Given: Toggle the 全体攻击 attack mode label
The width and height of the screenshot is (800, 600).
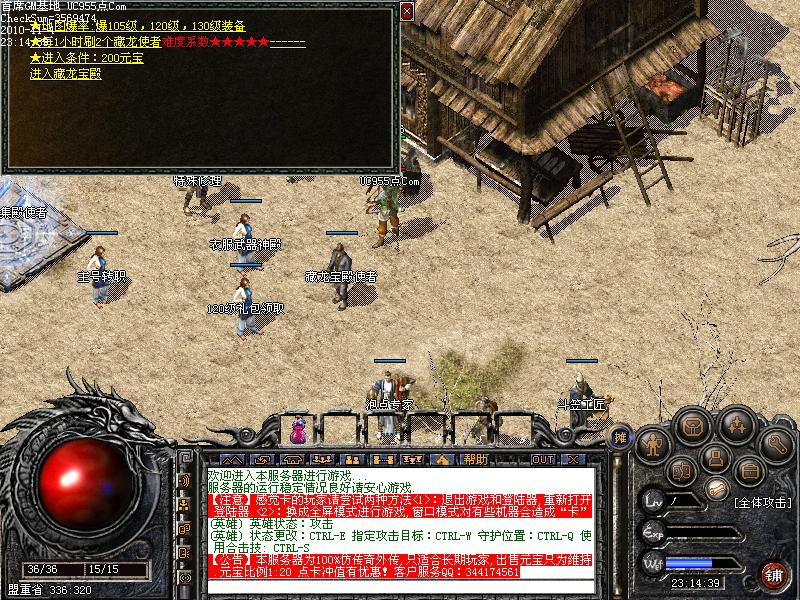Looking at the screenshot, I should pos(762,502).
